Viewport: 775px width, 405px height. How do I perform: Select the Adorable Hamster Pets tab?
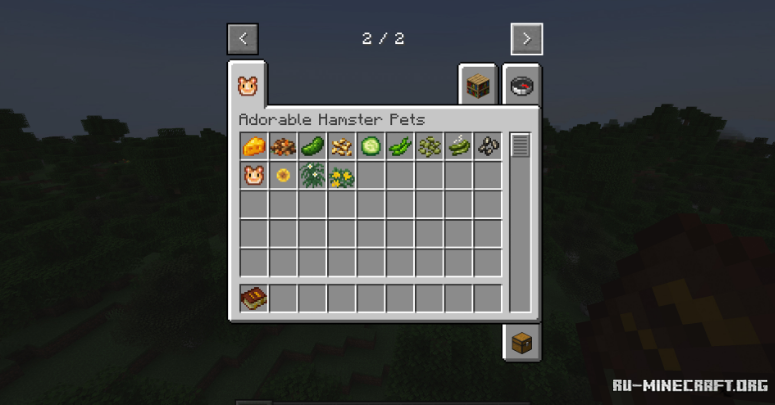tap(248, 87)
